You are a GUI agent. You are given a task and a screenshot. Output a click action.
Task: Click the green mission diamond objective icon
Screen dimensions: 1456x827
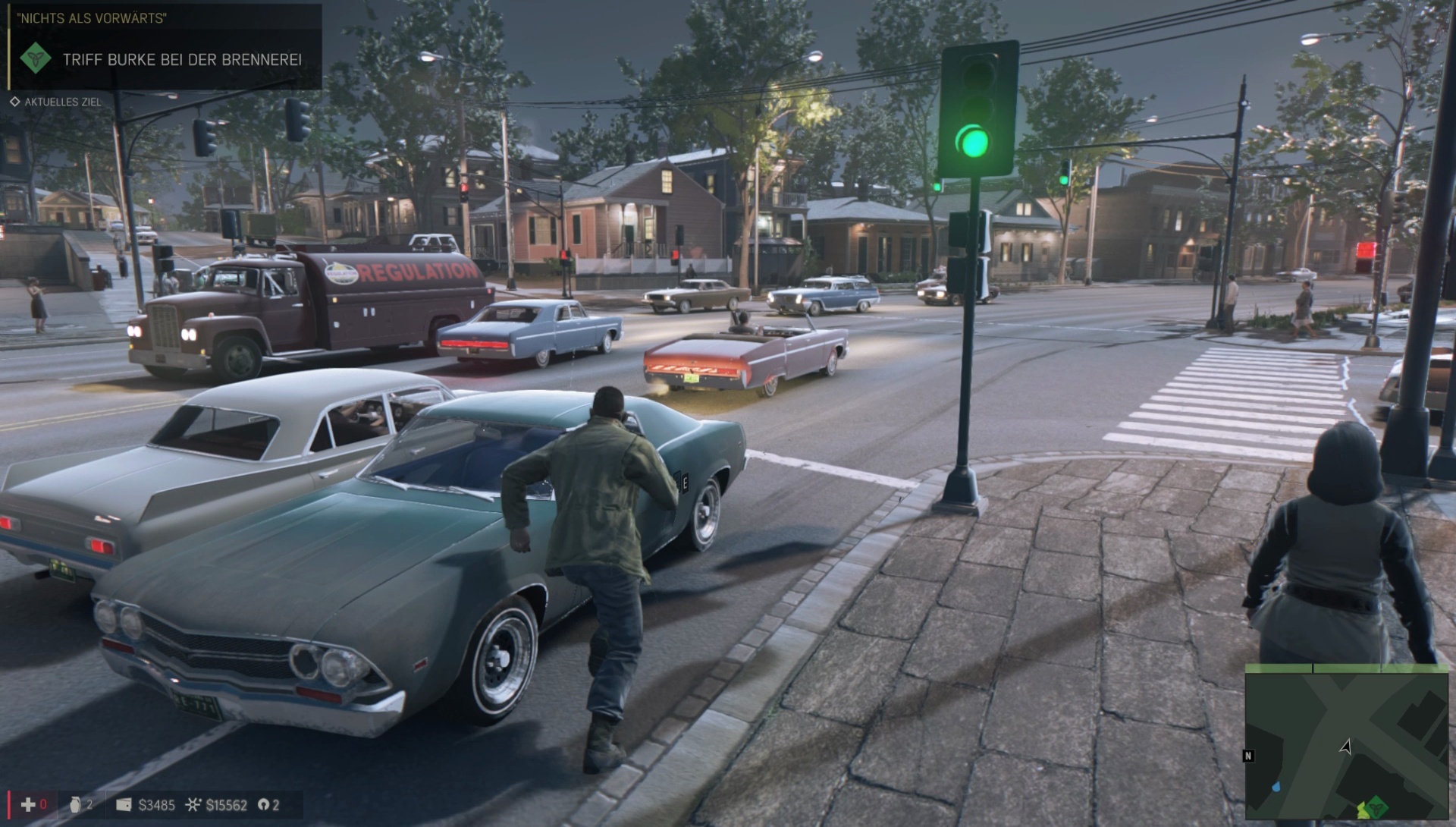pos(35,58)
